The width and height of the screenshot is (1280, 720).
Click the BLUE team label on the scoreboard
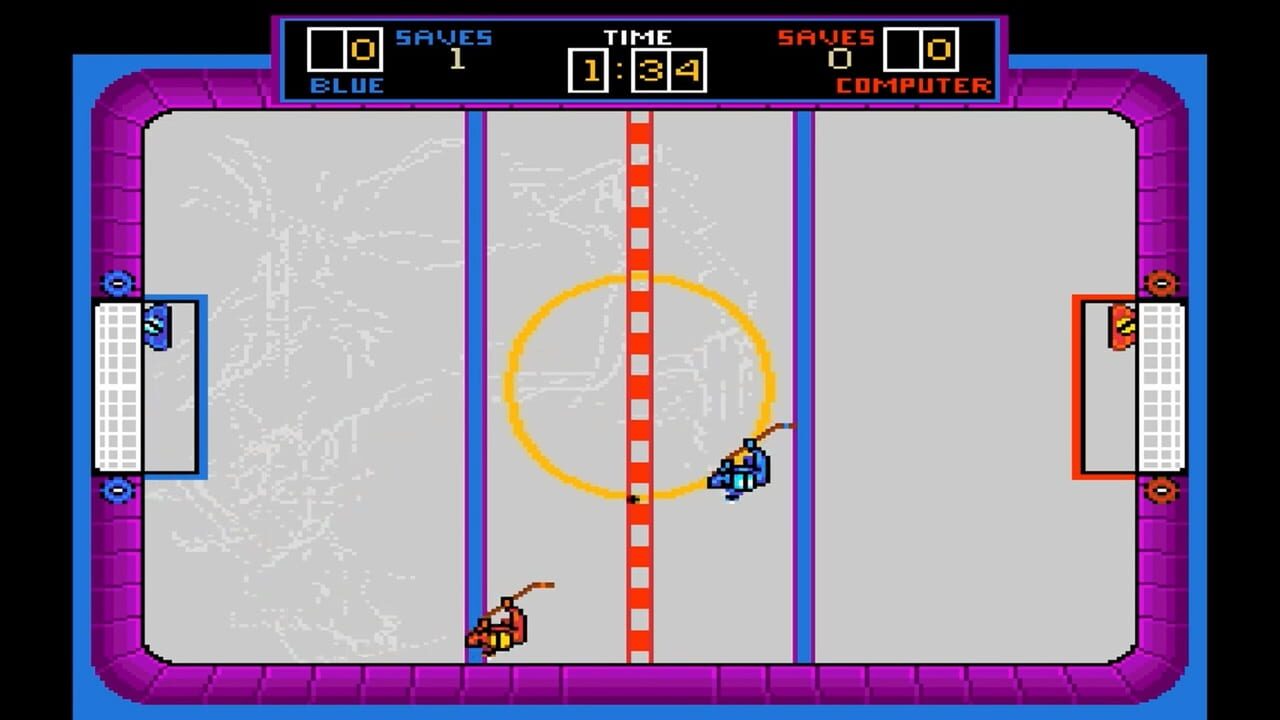[x=347, y=86]
